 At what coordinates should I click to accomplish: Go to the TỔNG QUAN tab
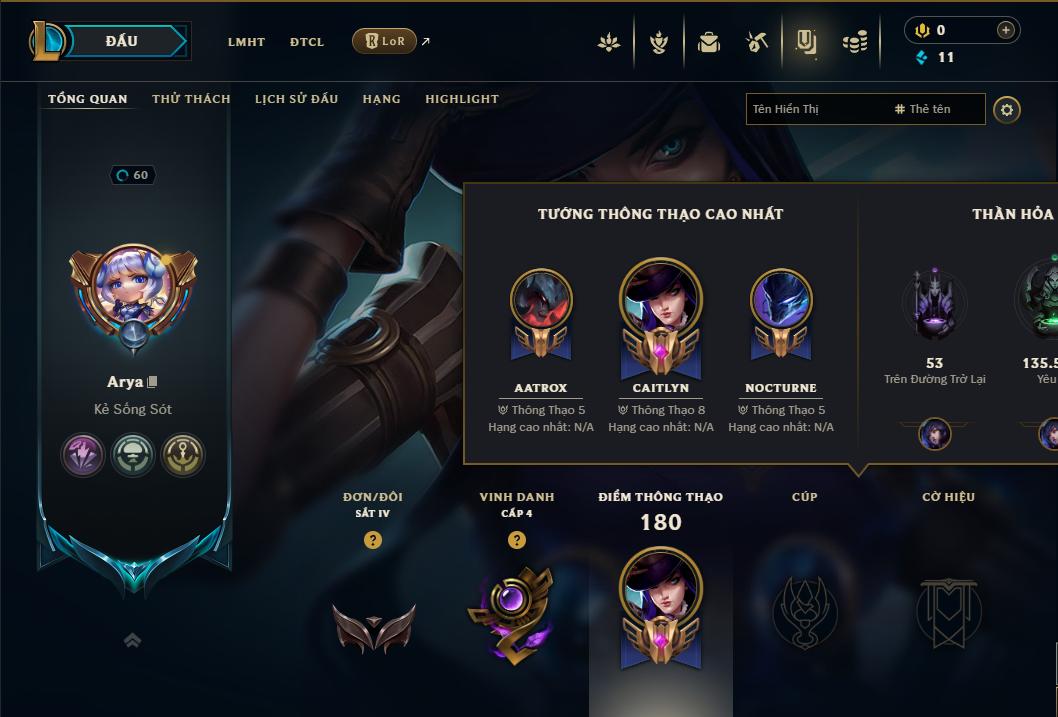click(x=88, y=99)
